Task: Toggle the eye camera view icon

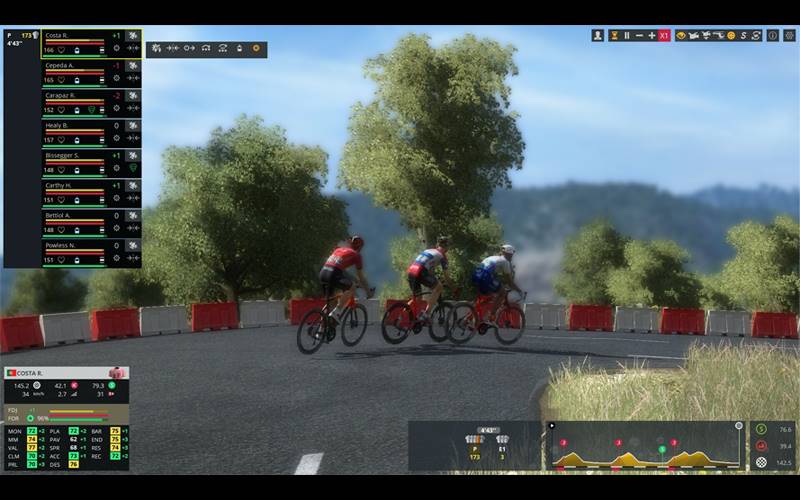Action: tap(682, 35)
